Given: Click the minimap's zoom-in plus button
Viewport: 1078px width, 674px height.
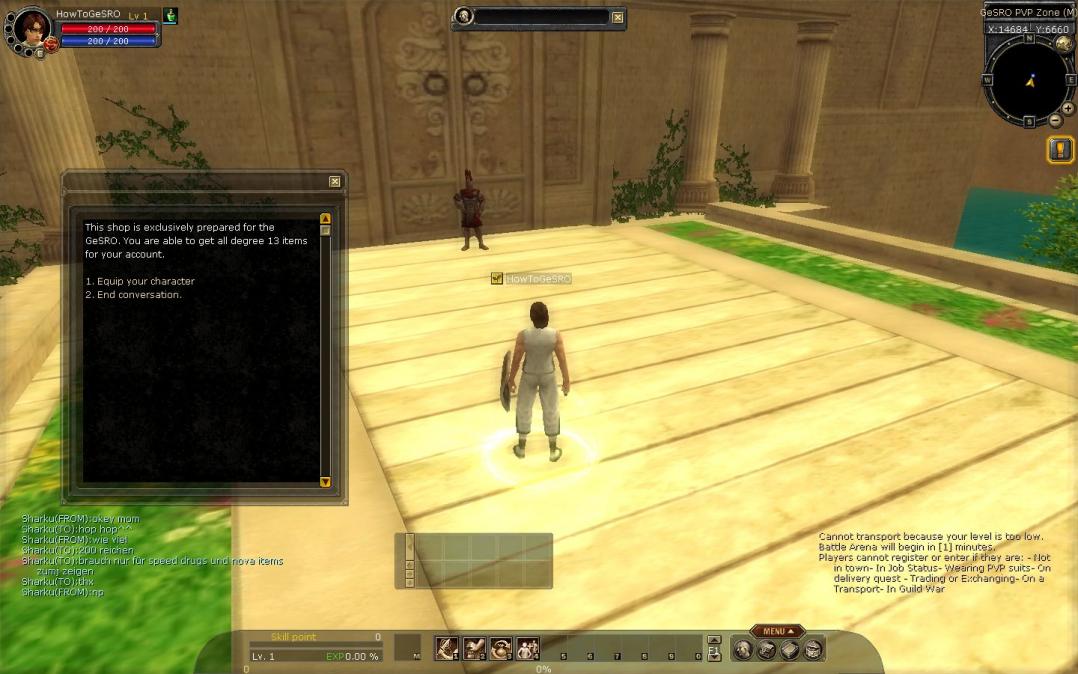Looking at the screenshot, I should click(x=1069, y=108).
